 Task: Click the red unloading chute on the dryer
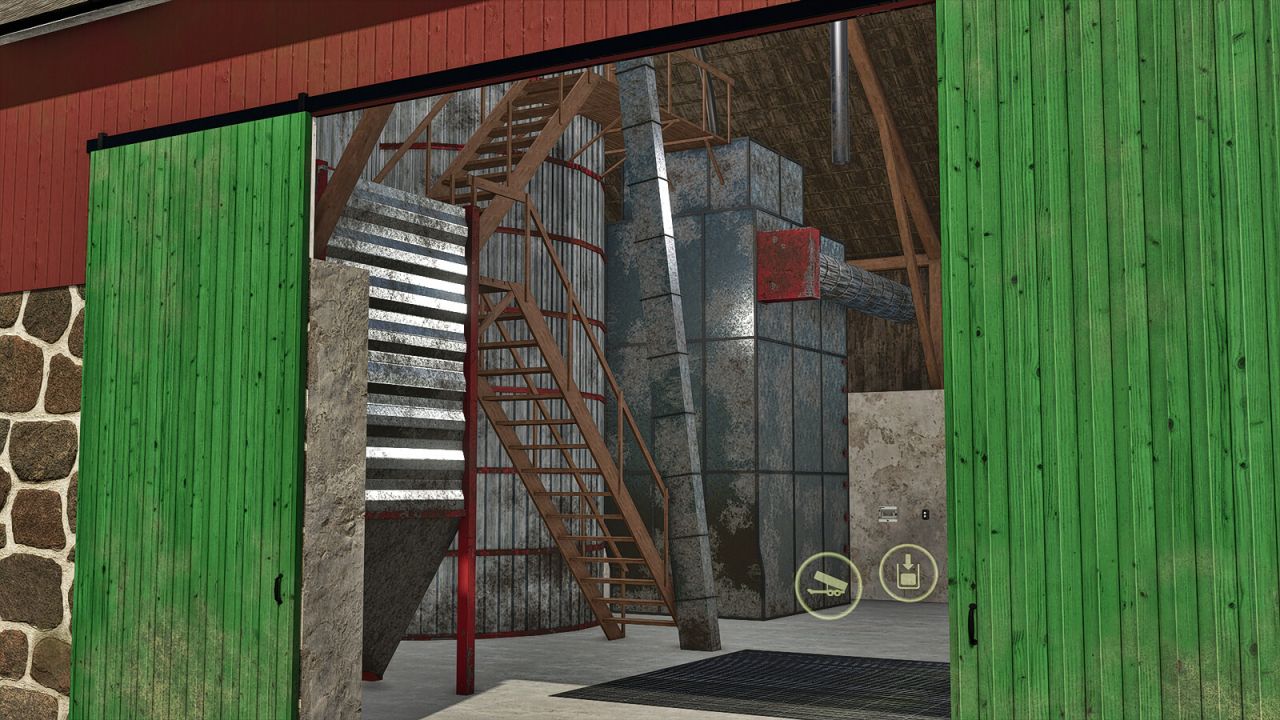pos(788,265)
